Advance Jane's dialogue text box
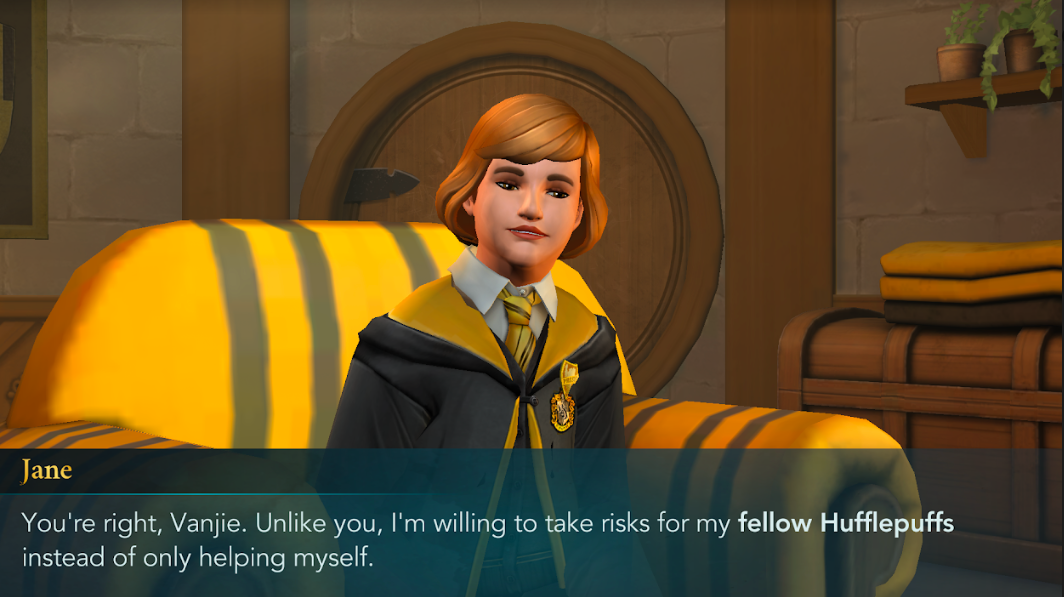 click(531, 538)
